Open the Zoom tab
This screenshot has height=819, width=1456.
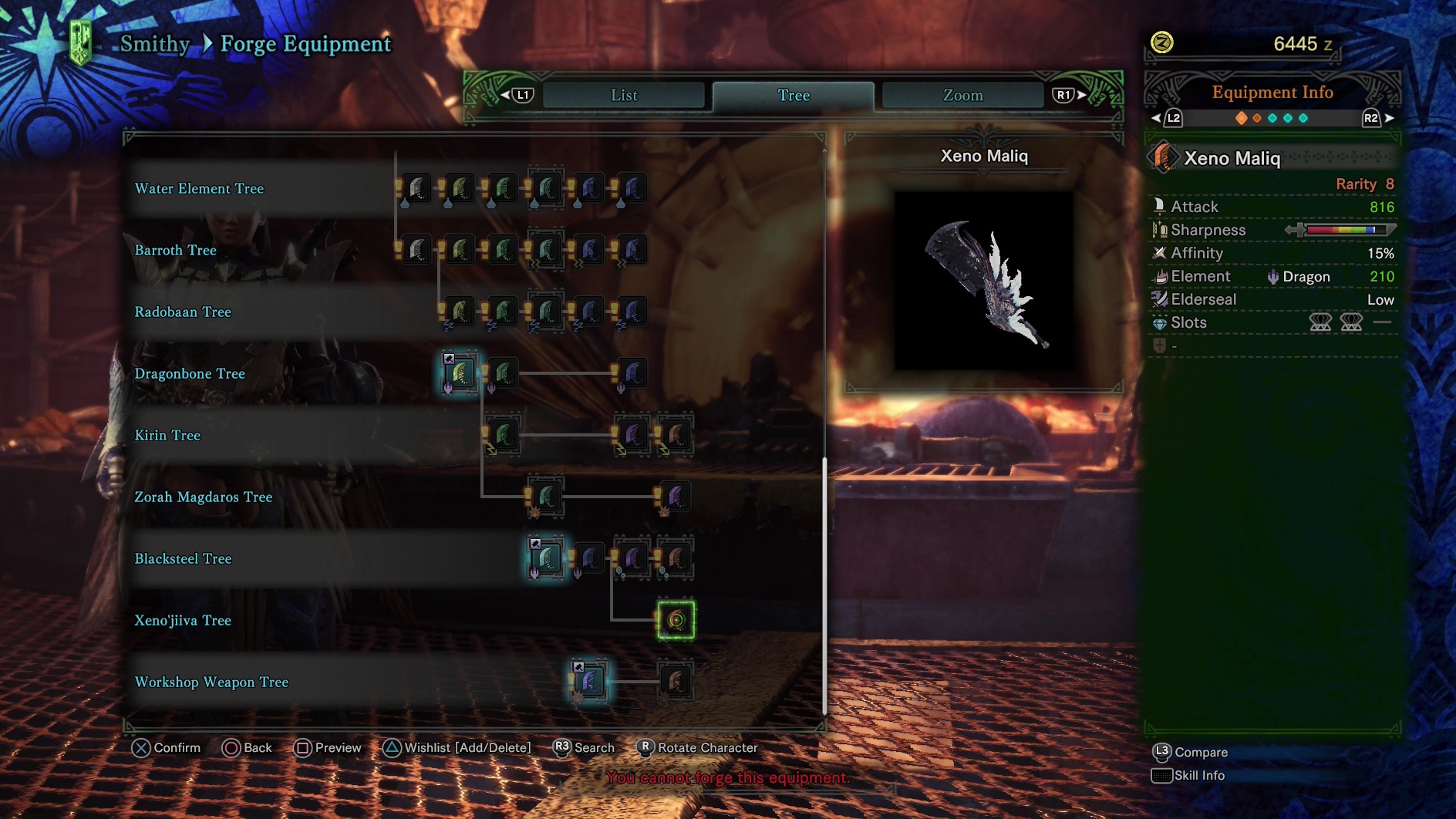(x=963, y=95)
